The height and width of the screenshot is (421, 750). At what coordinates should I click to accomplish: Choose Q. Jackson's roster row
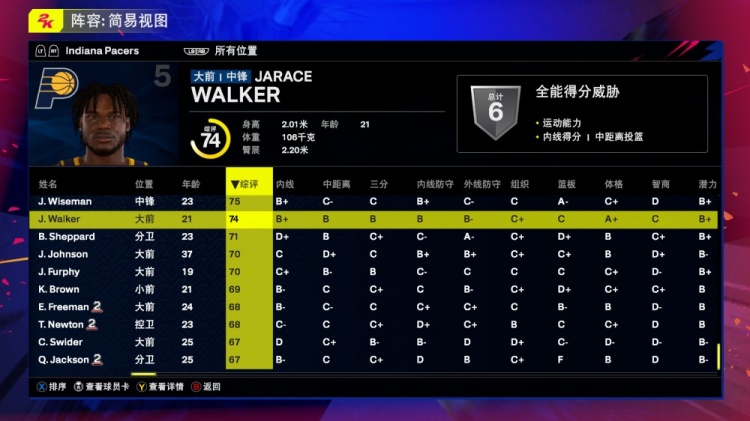point(64,359)
